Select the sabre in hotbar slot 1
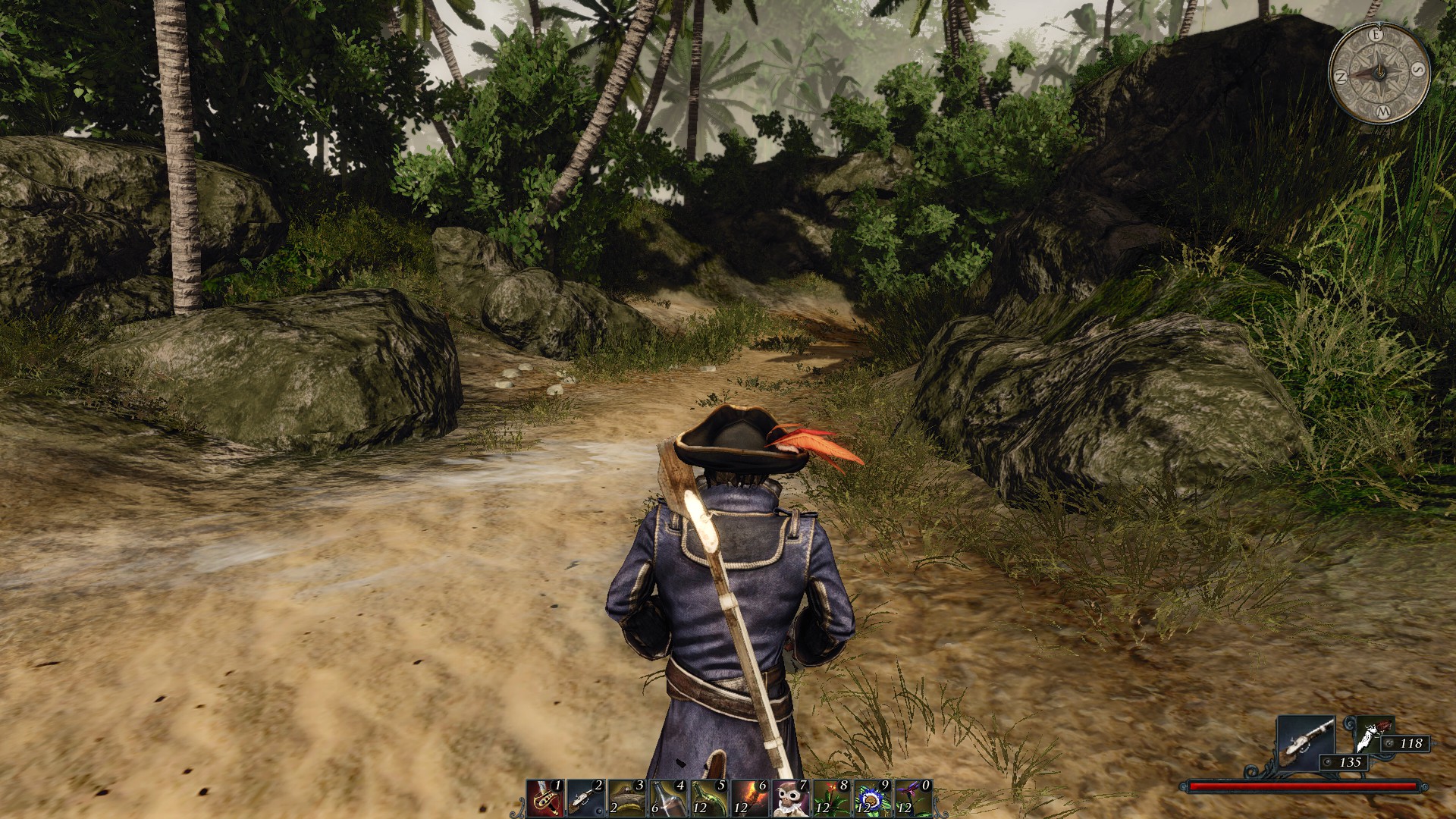The image size is (1456, 819). click(x=544, y=798)
